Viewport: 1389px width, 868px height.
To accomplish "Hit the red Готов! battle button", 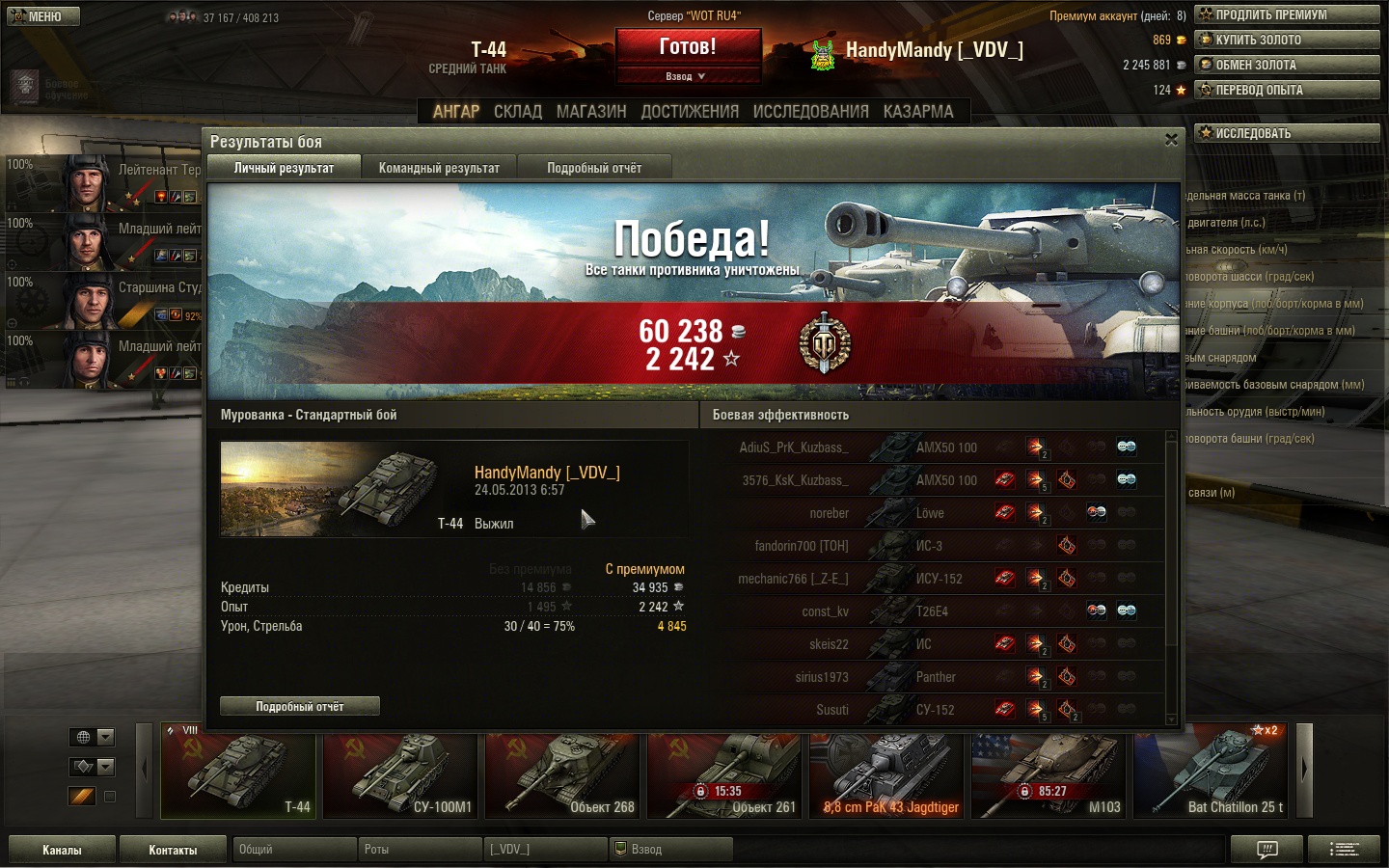I will pos(688,46).
